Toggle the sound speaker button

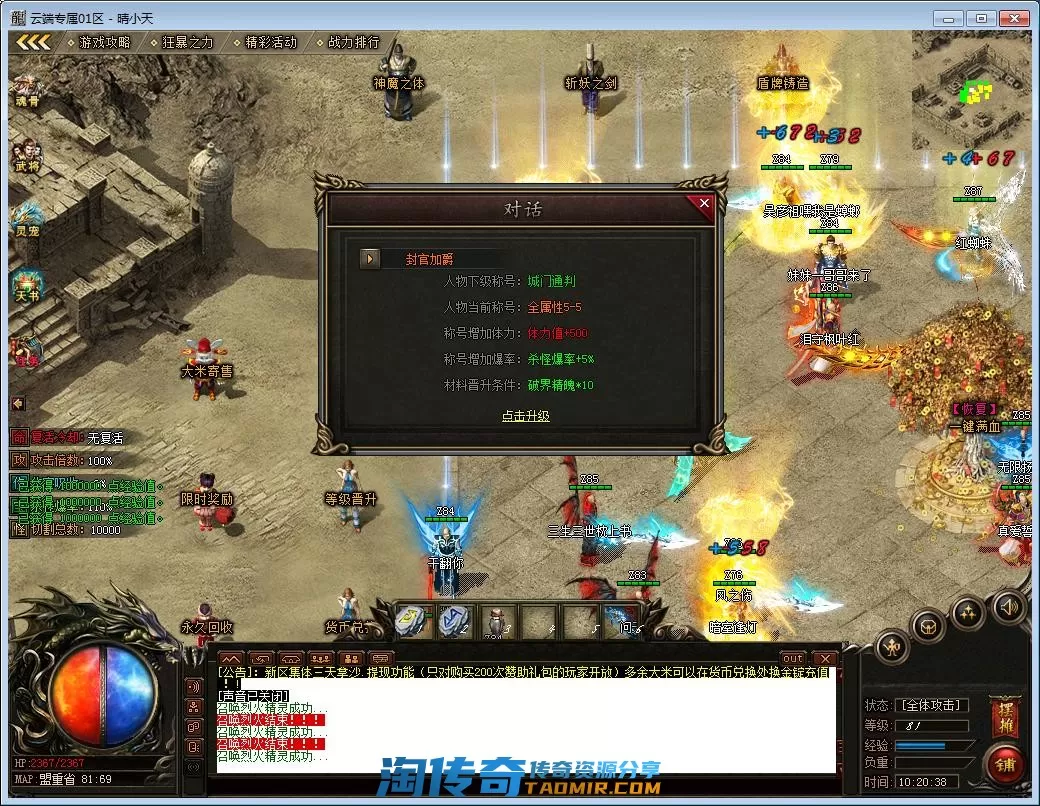1008,606
